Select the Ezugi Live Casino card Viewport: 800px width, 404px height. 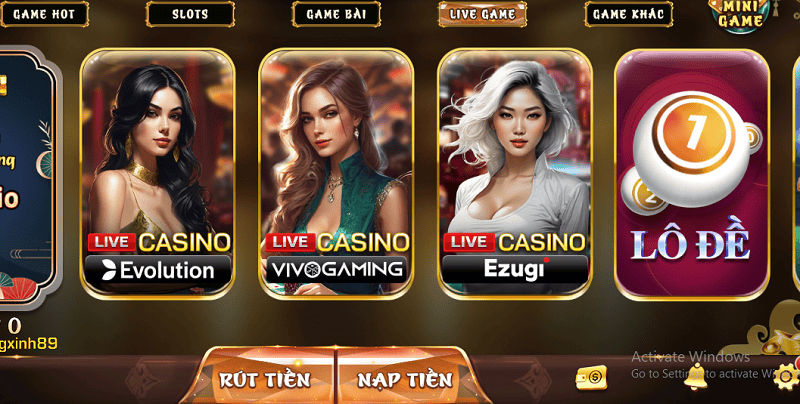(514, 172)
